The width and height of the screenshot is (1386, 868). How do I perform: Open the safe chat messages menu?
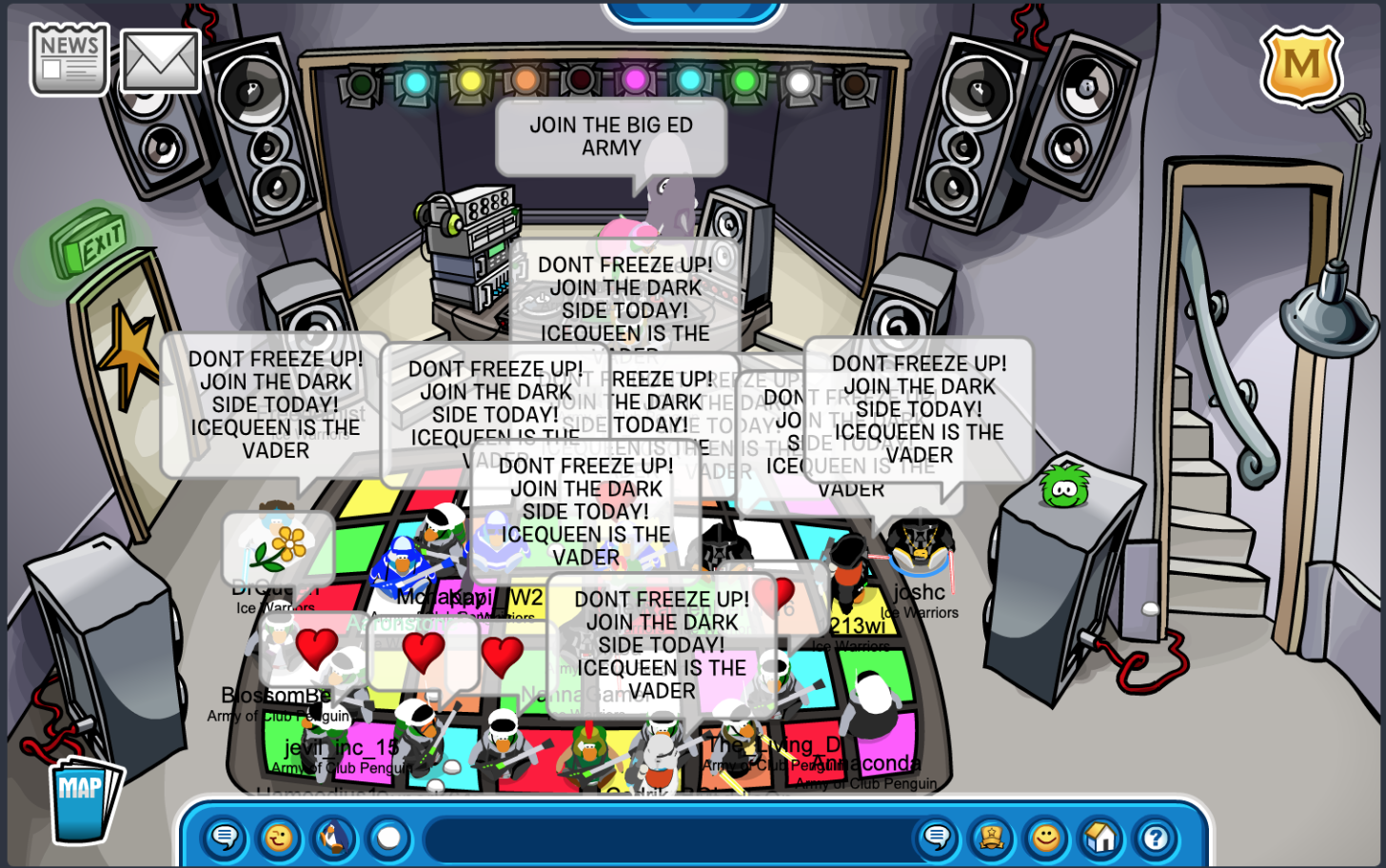[225, 838]
